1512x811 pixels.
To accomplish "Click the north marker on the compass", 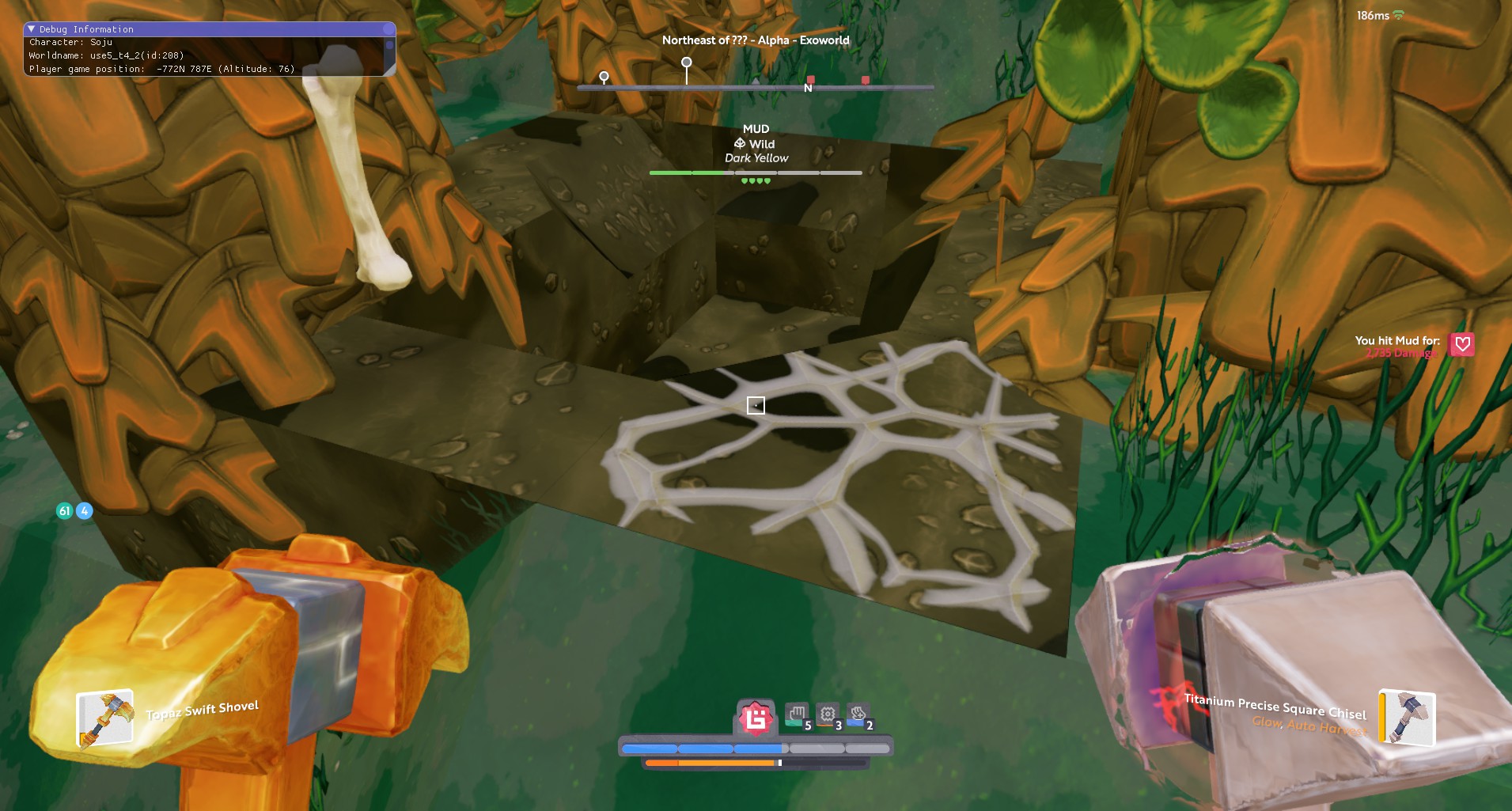I will click(808, 88).
